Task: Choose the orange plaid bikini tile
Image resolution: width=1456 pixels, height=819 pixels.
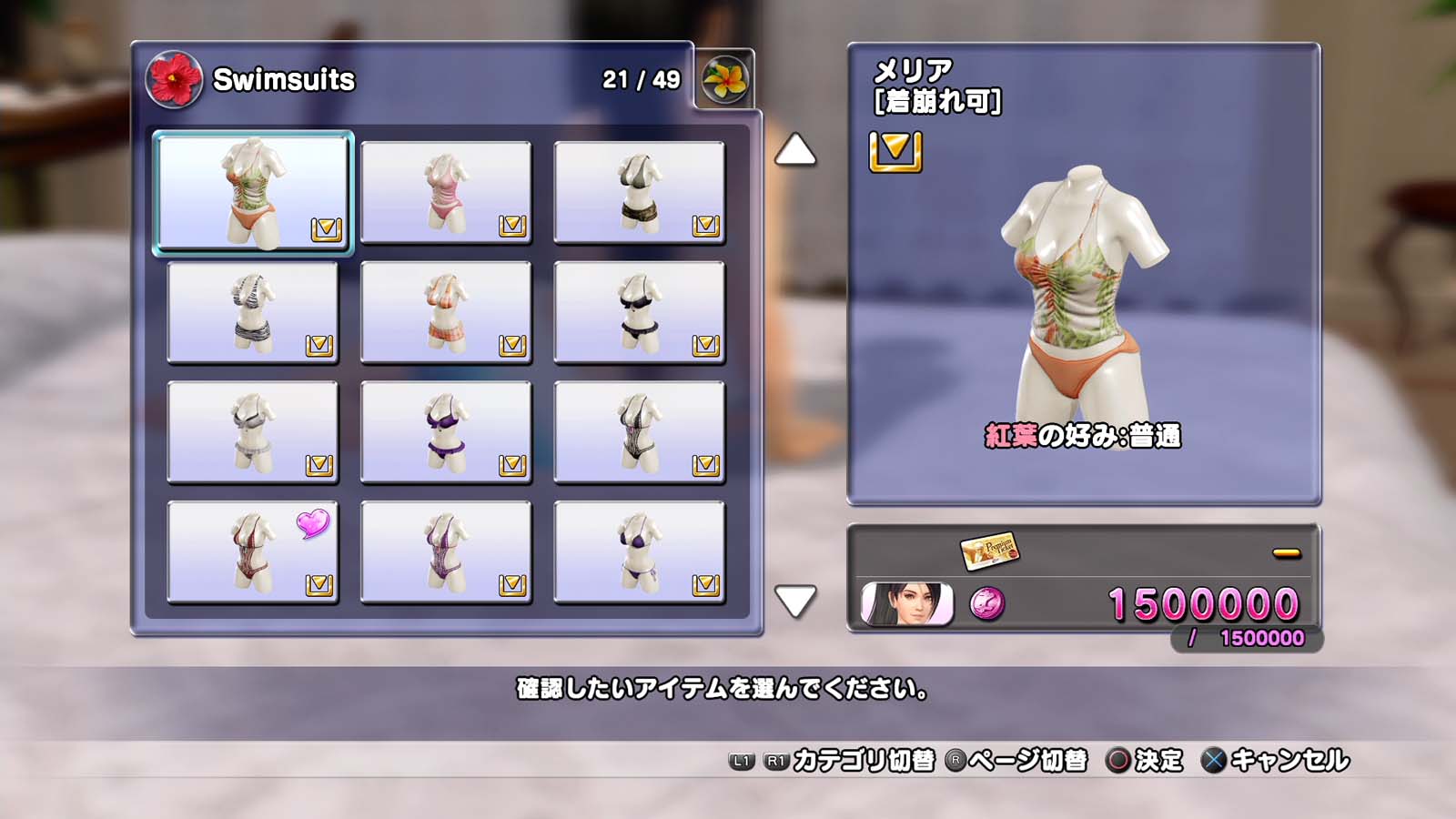Action: pyautogui.click(x=446, y=312)
